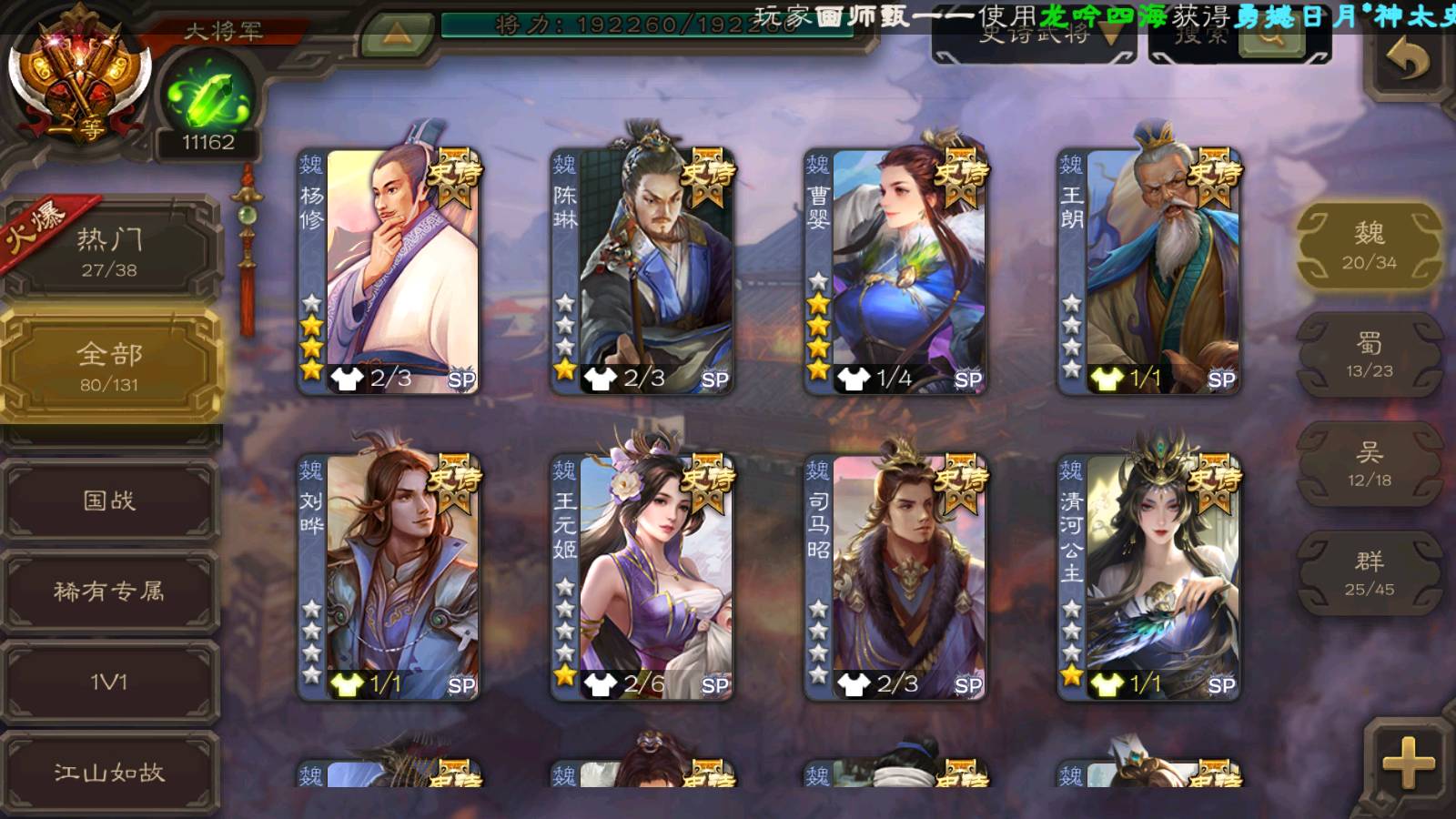This screenshot has height=819, width=1456.
Task: Select the 清河公主 hero card
Action: [1148, 577]
